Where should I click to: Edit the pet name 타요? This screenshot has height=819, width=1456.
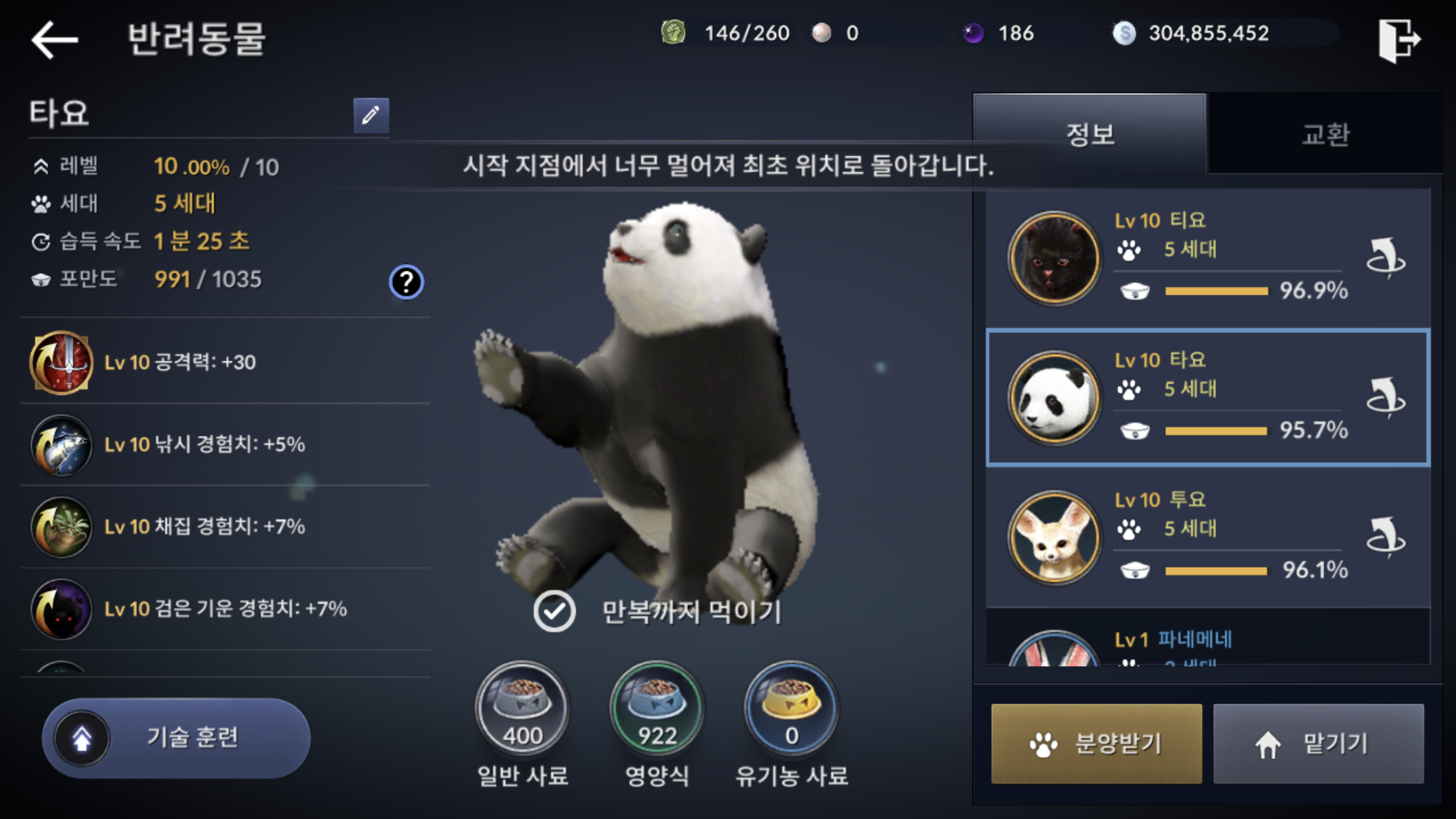tap(371, 115)
